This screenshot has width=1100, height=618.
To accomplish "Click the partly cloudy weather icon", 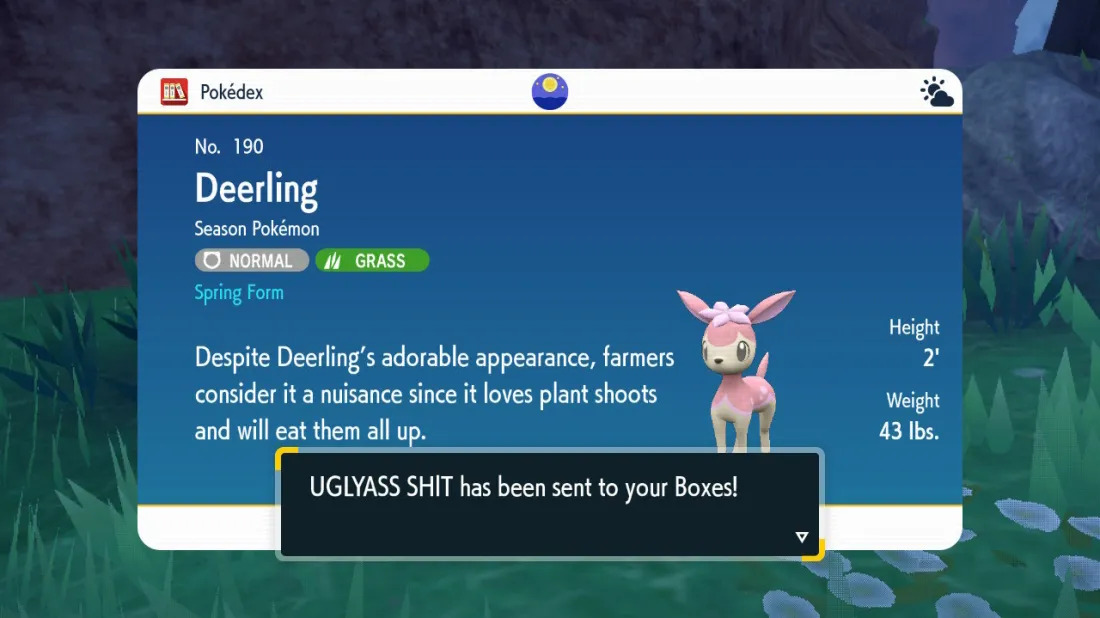I will click(936, 93).
